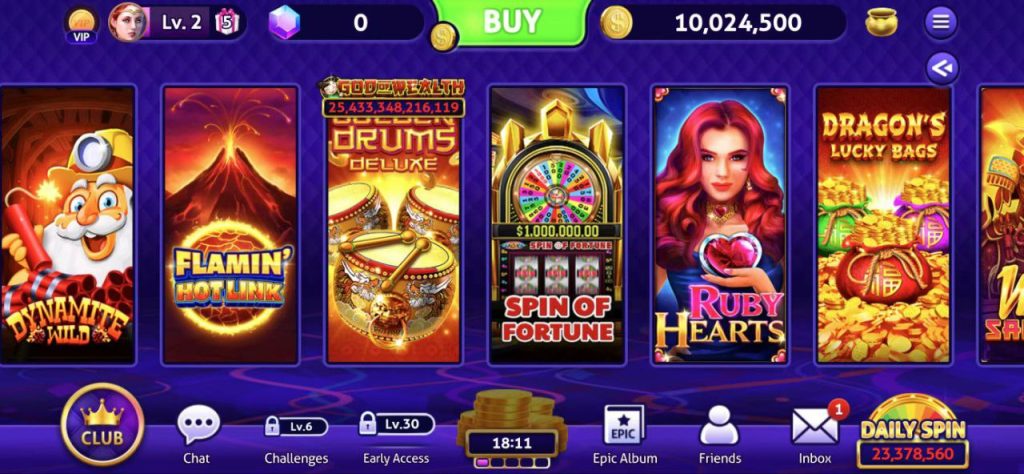Play the Spin of Fortune game
This screenshot has width=1024, height=474.
point(557,224)
